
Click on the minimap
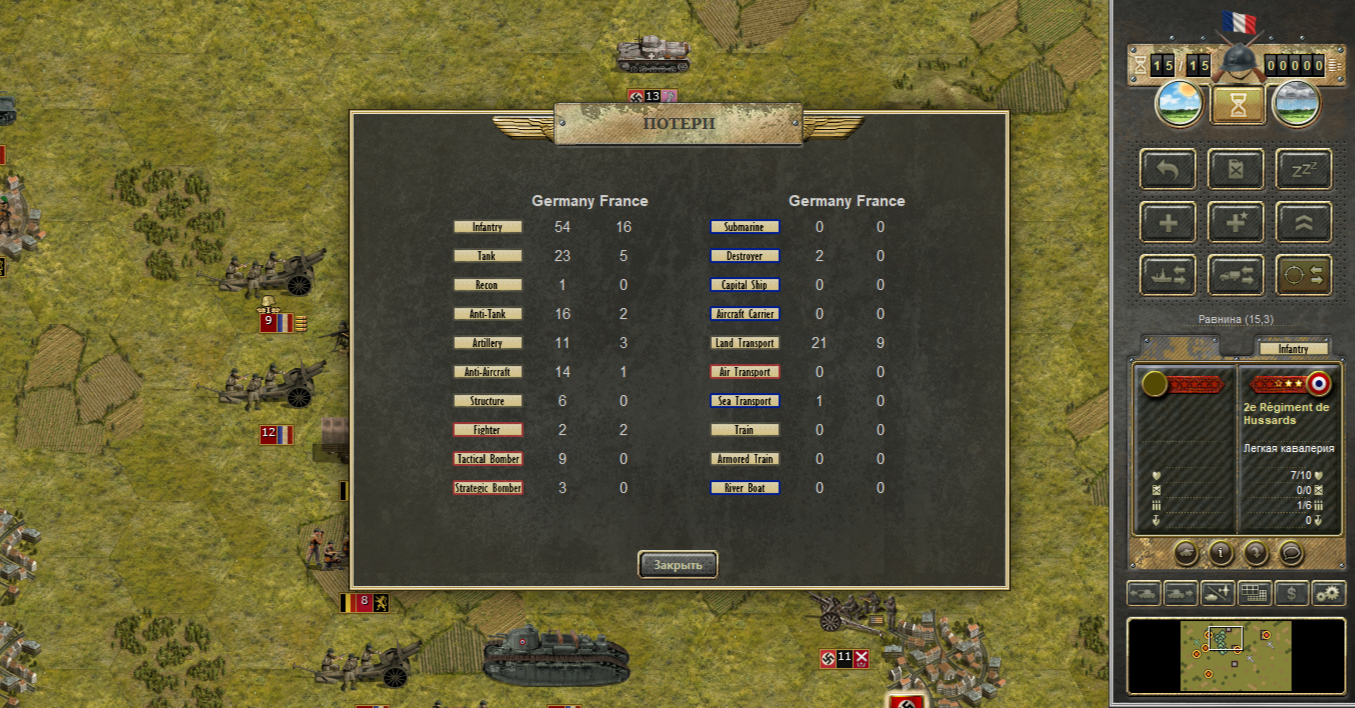point(1236,655)
